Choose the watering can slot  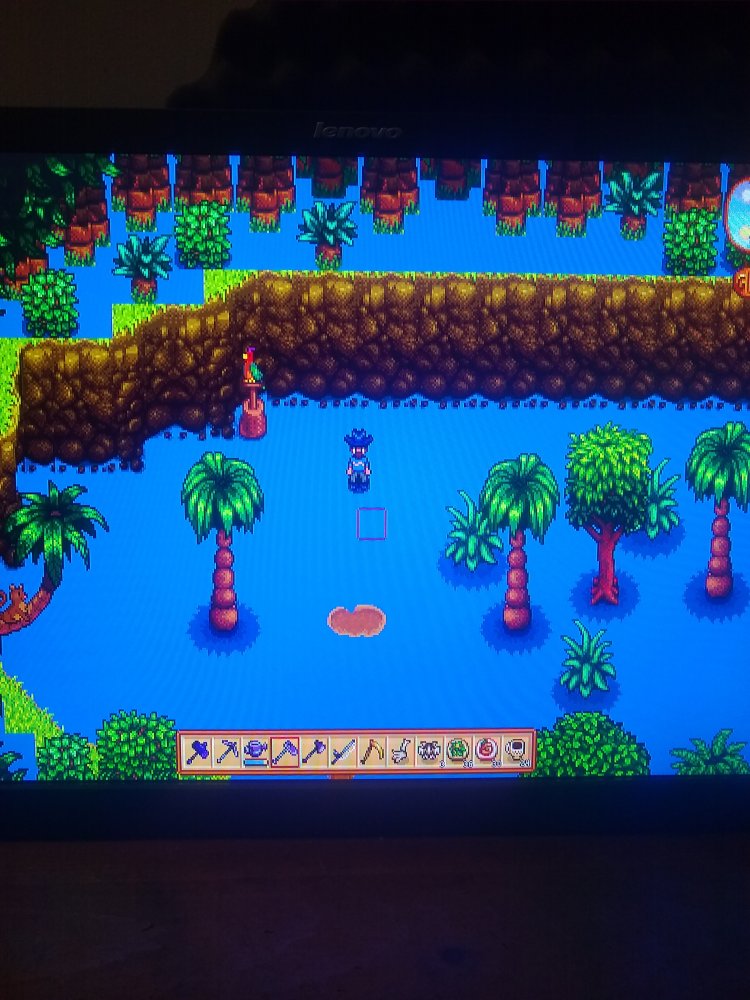point(255,751)
